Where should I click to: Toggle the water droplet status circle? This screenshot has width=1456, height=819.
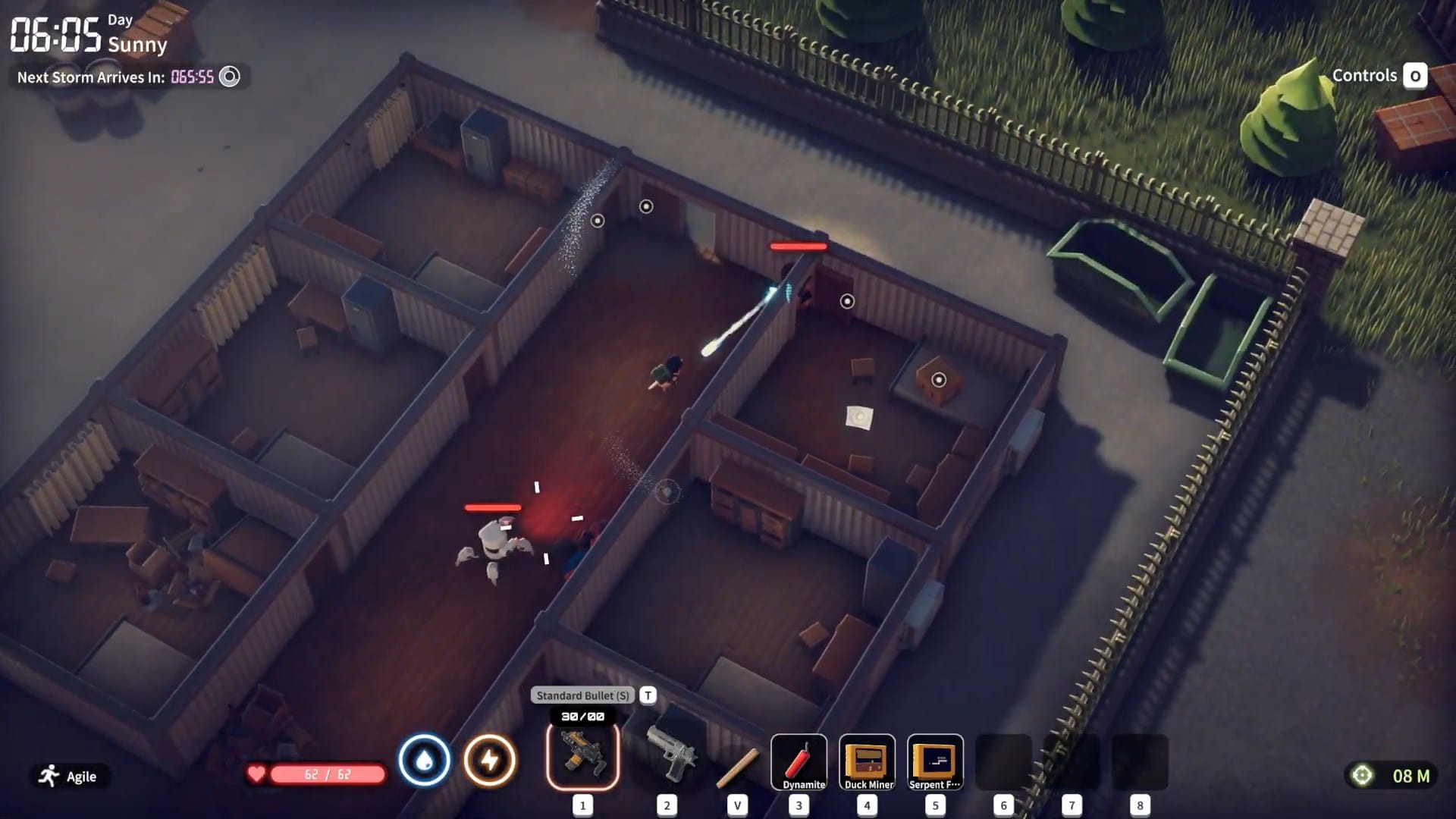pyautogui.click(x=426, y=761)
